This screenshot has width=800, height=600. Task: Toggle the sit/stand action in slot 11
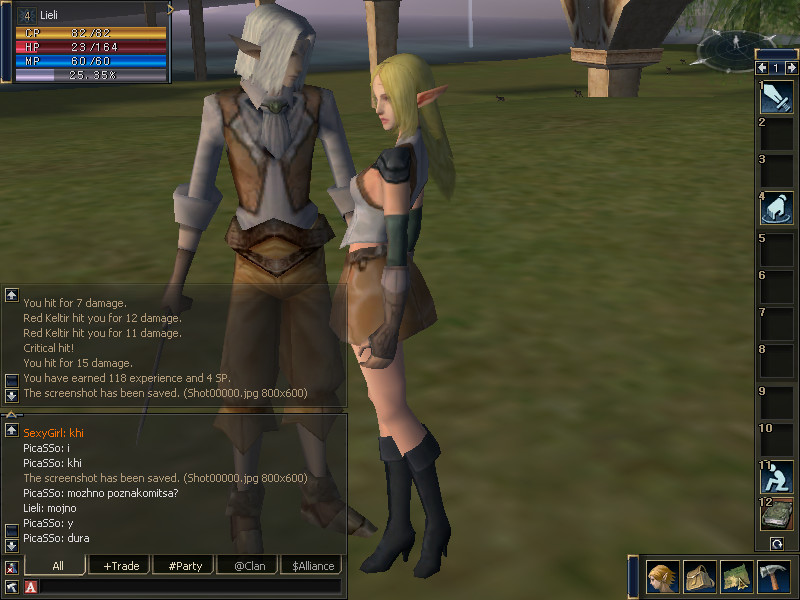[777, 477]
